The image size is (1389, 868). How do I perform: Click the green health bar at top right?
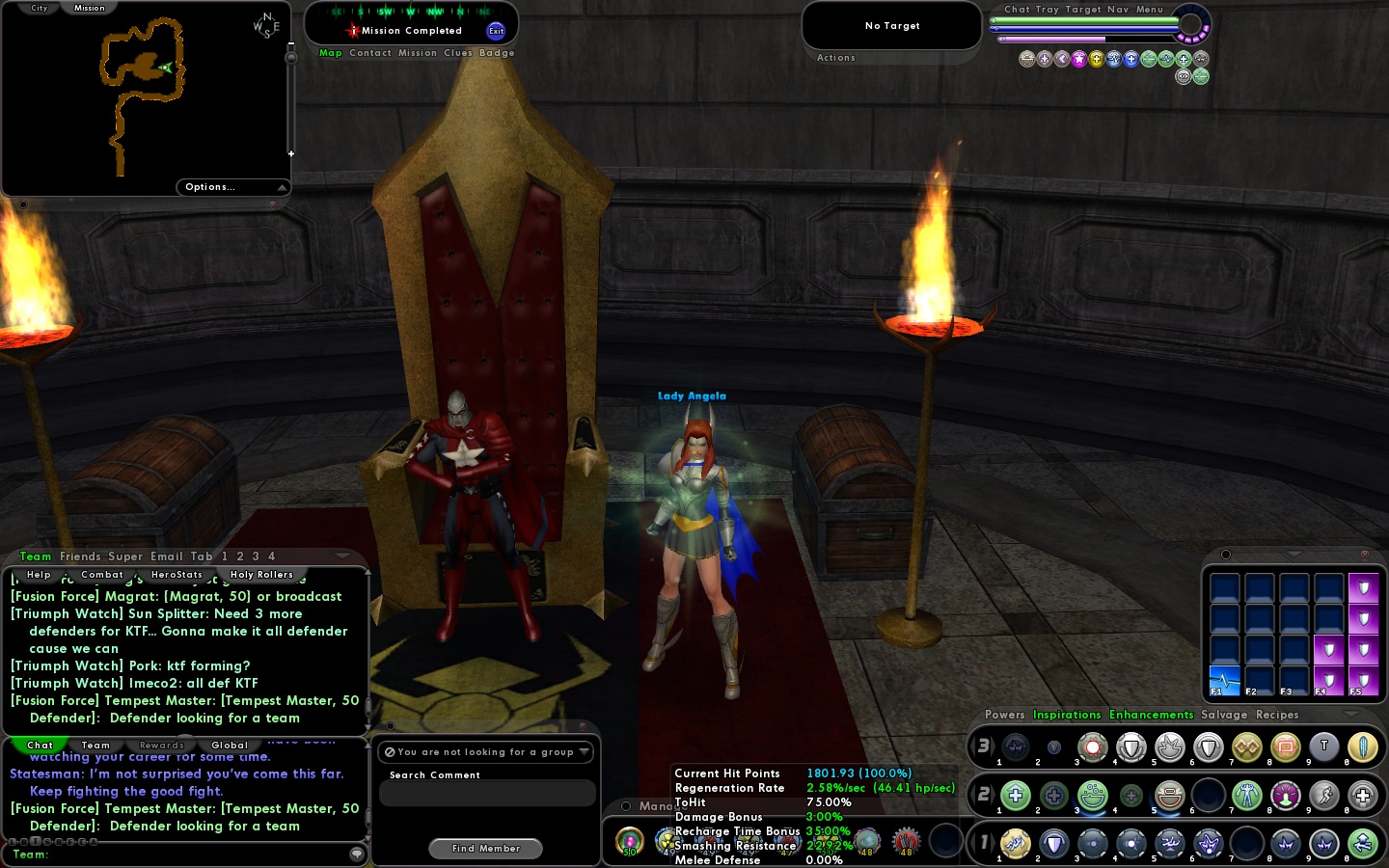tap(1085, 19)
